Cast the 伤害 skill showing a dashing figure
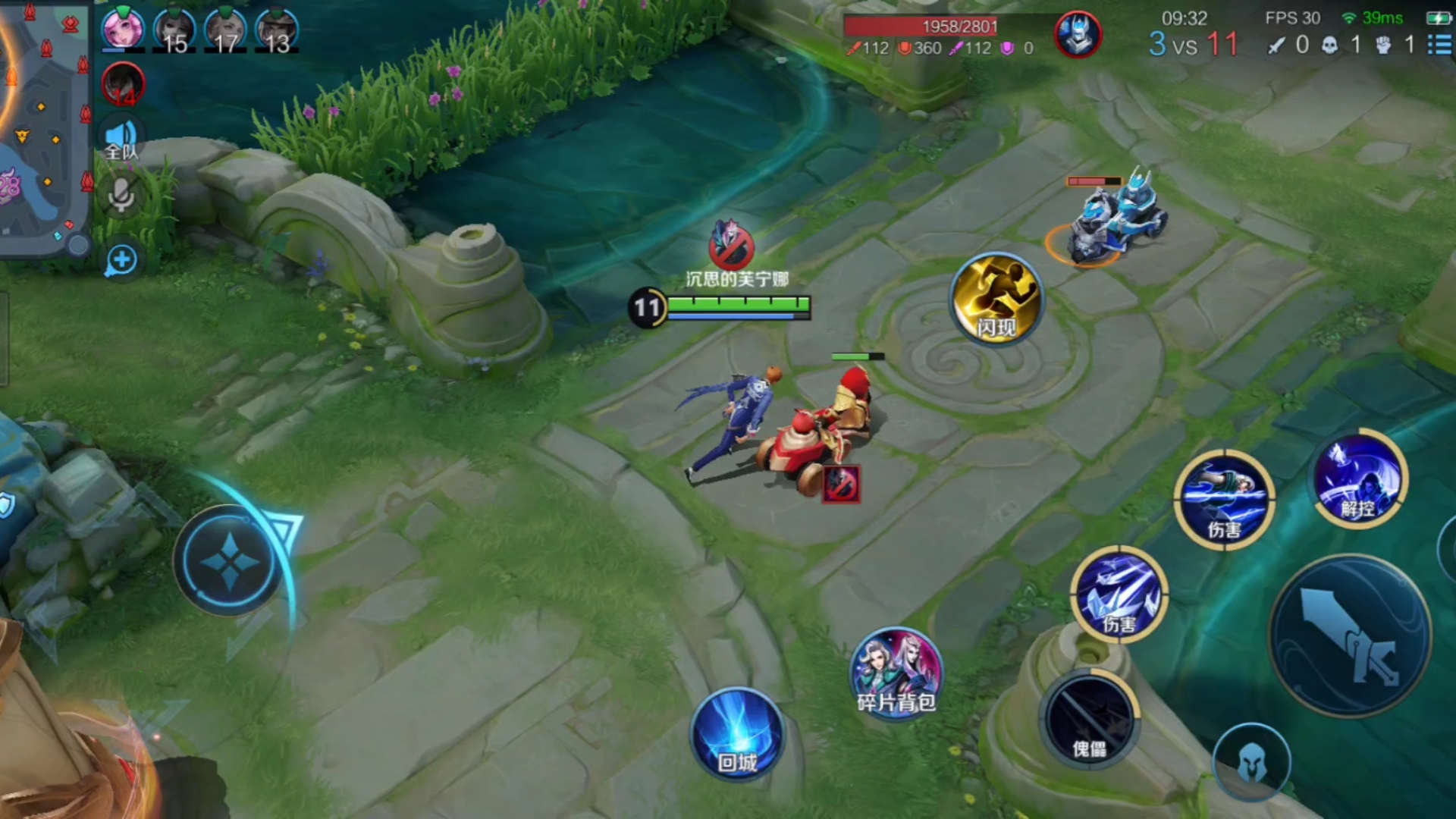The width and height of the screenshot is (1456, 819). click(1224, 497)
